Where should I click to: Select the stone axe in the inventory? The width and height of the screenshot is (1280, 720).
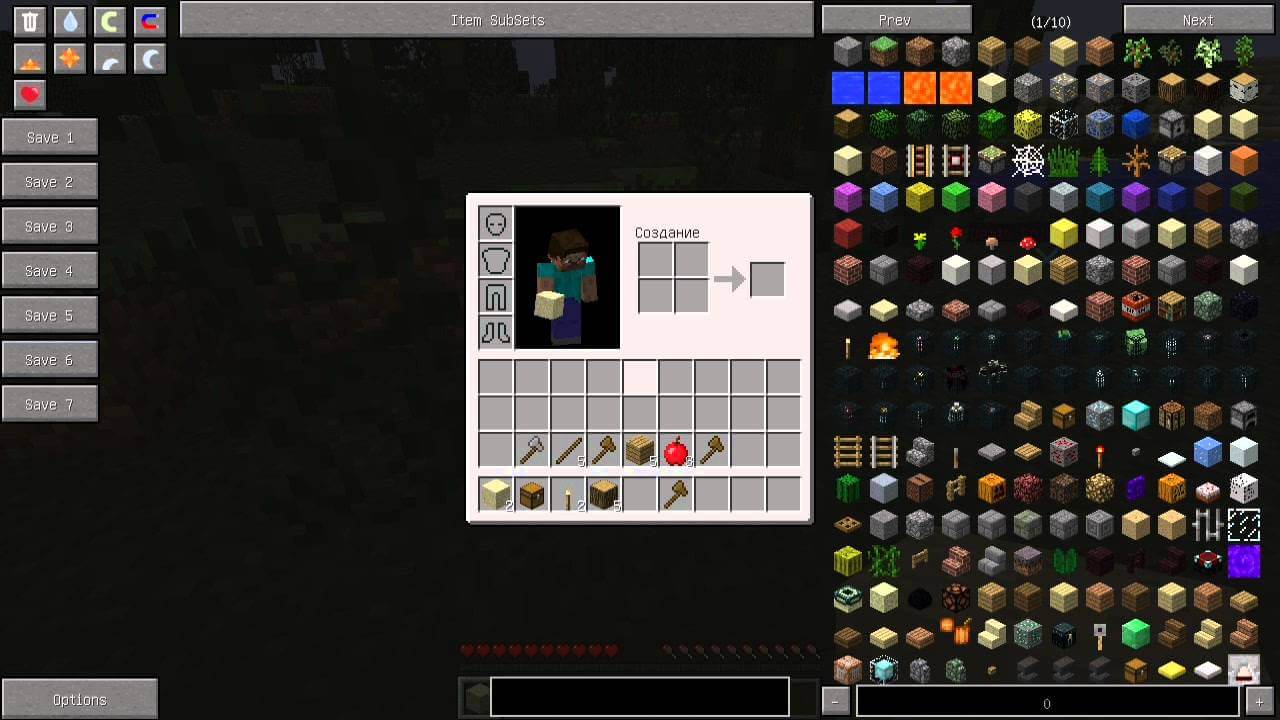pos(532,451)
